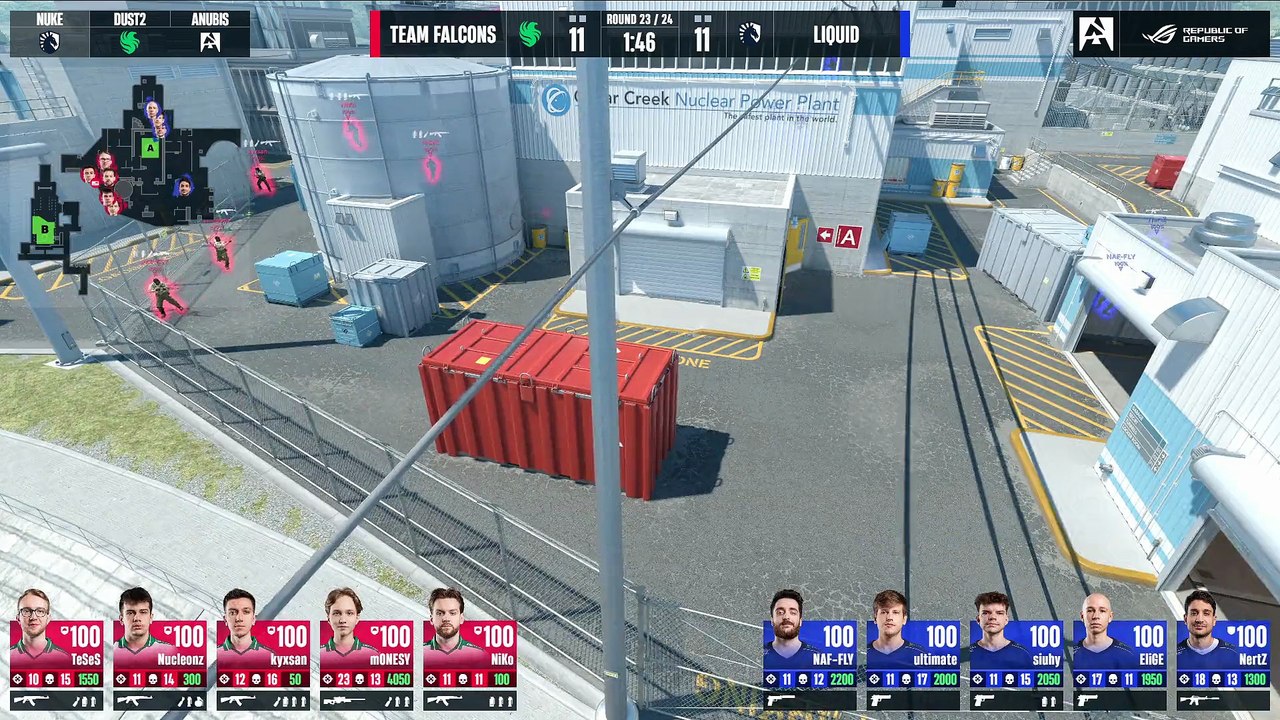This screenshot has width=1280, height=720.
Task: Spectate m0NESY via his card
Action: (x=366, y=650)
